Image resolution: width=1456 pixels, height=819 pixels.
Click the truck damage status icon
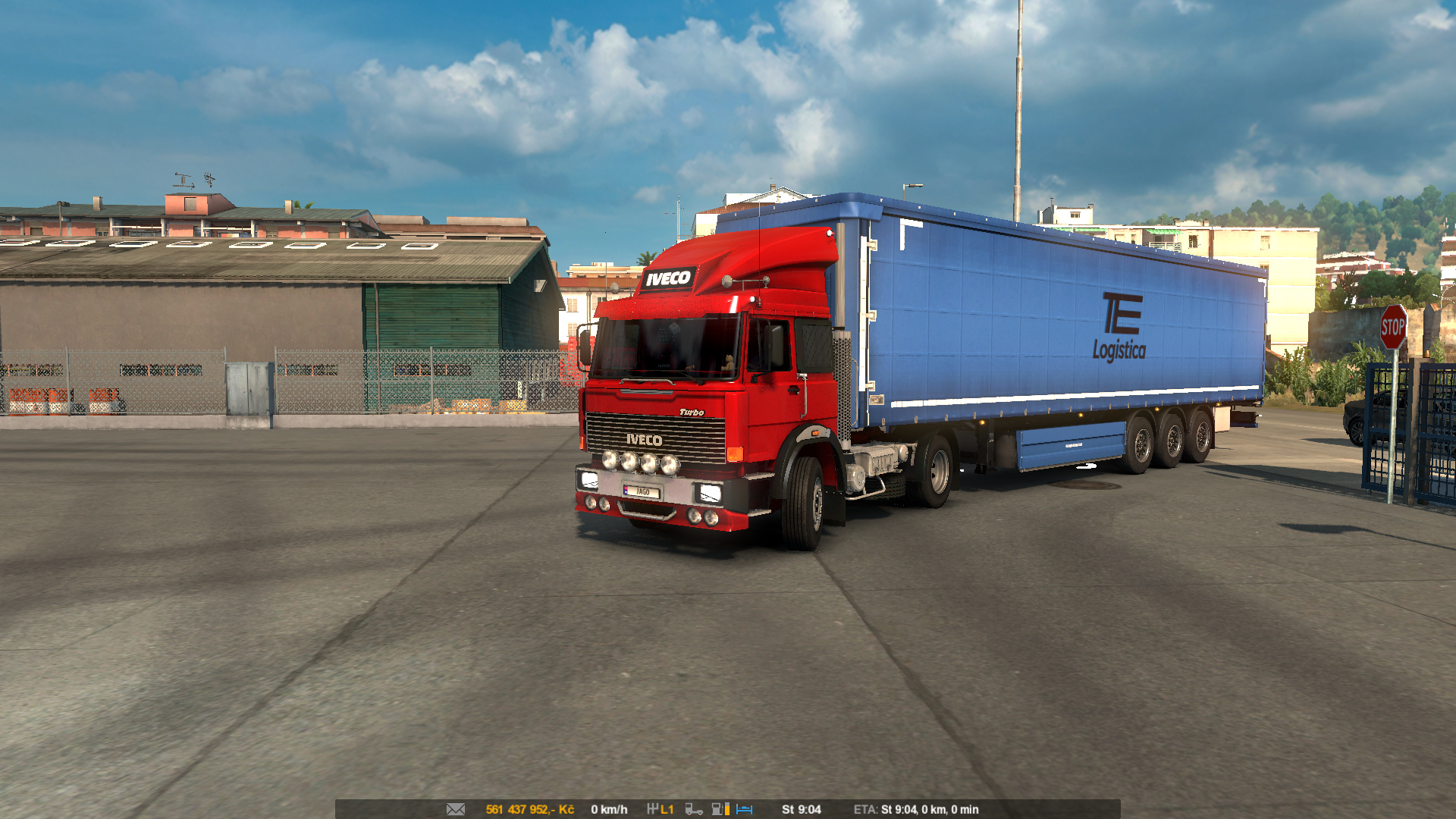tap(693, 809)
